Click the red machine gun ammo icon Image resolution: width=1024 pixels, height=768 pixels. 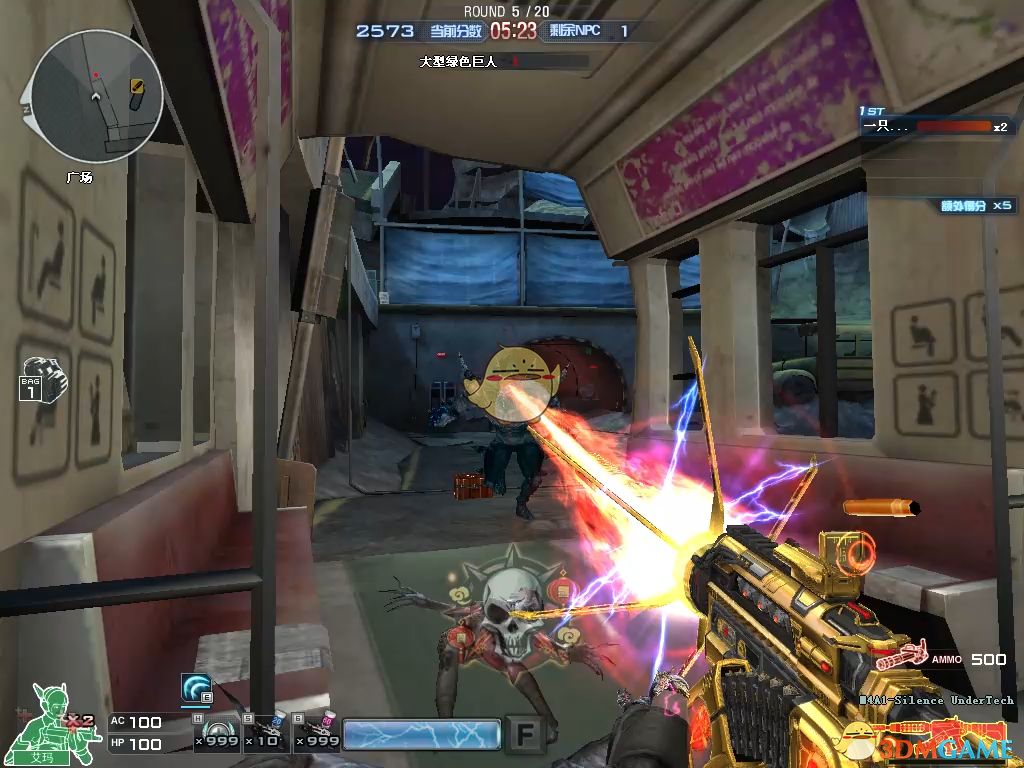tap(902, 658)
